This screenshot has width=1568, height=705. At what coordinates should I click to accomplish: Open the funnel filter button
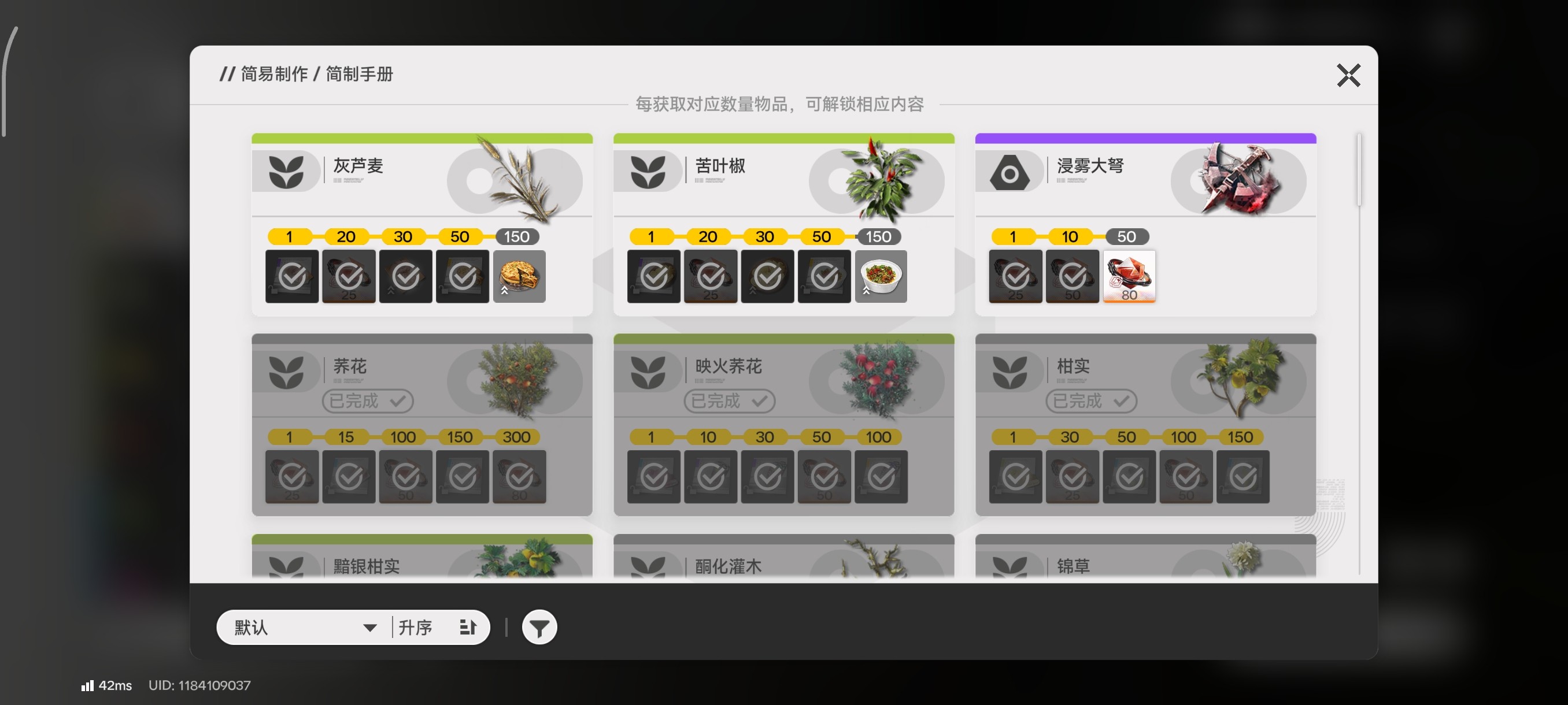pos(539,627)
